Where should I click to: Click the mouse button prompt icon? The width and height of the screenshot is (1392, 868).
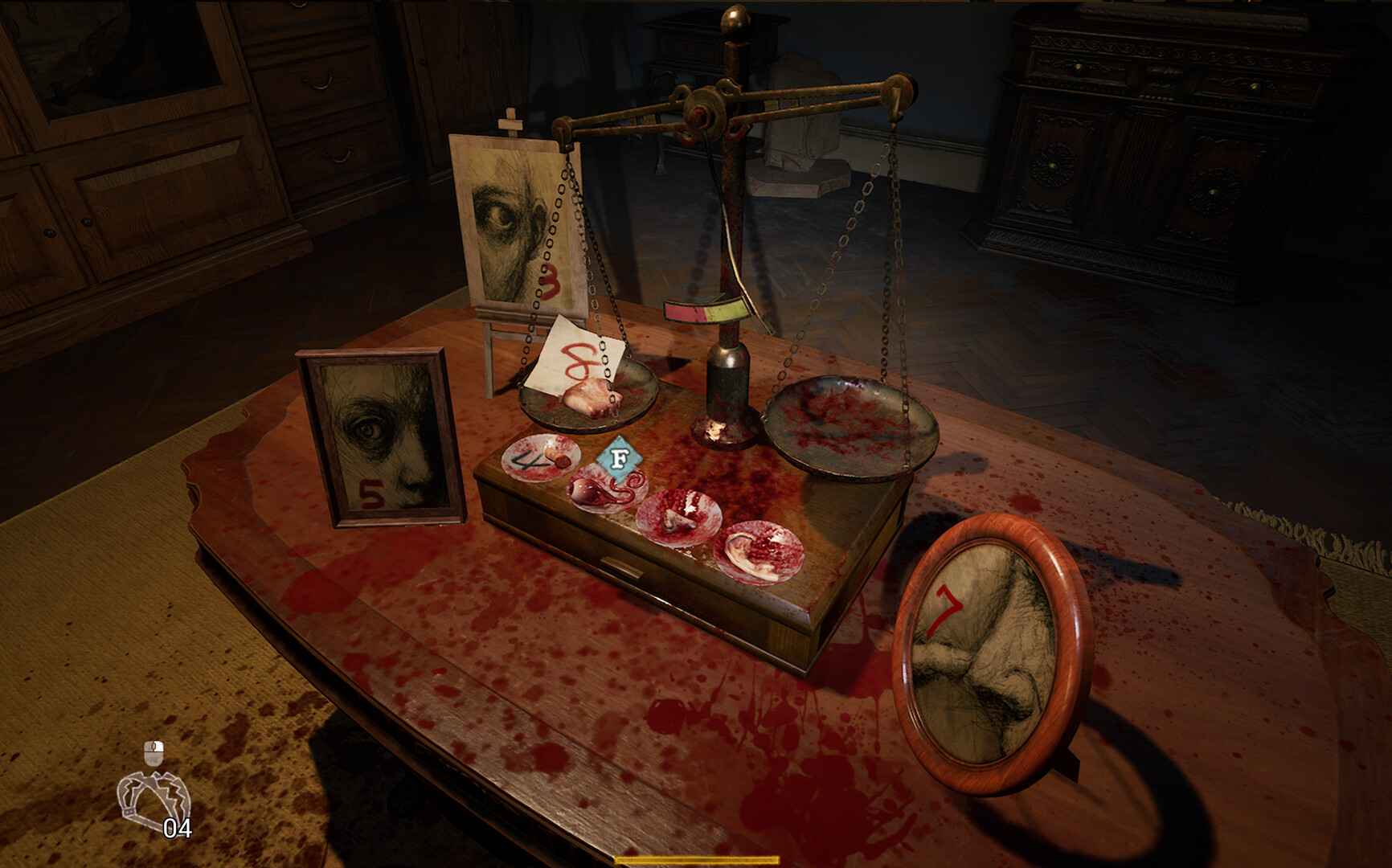(x=154, y=755)
